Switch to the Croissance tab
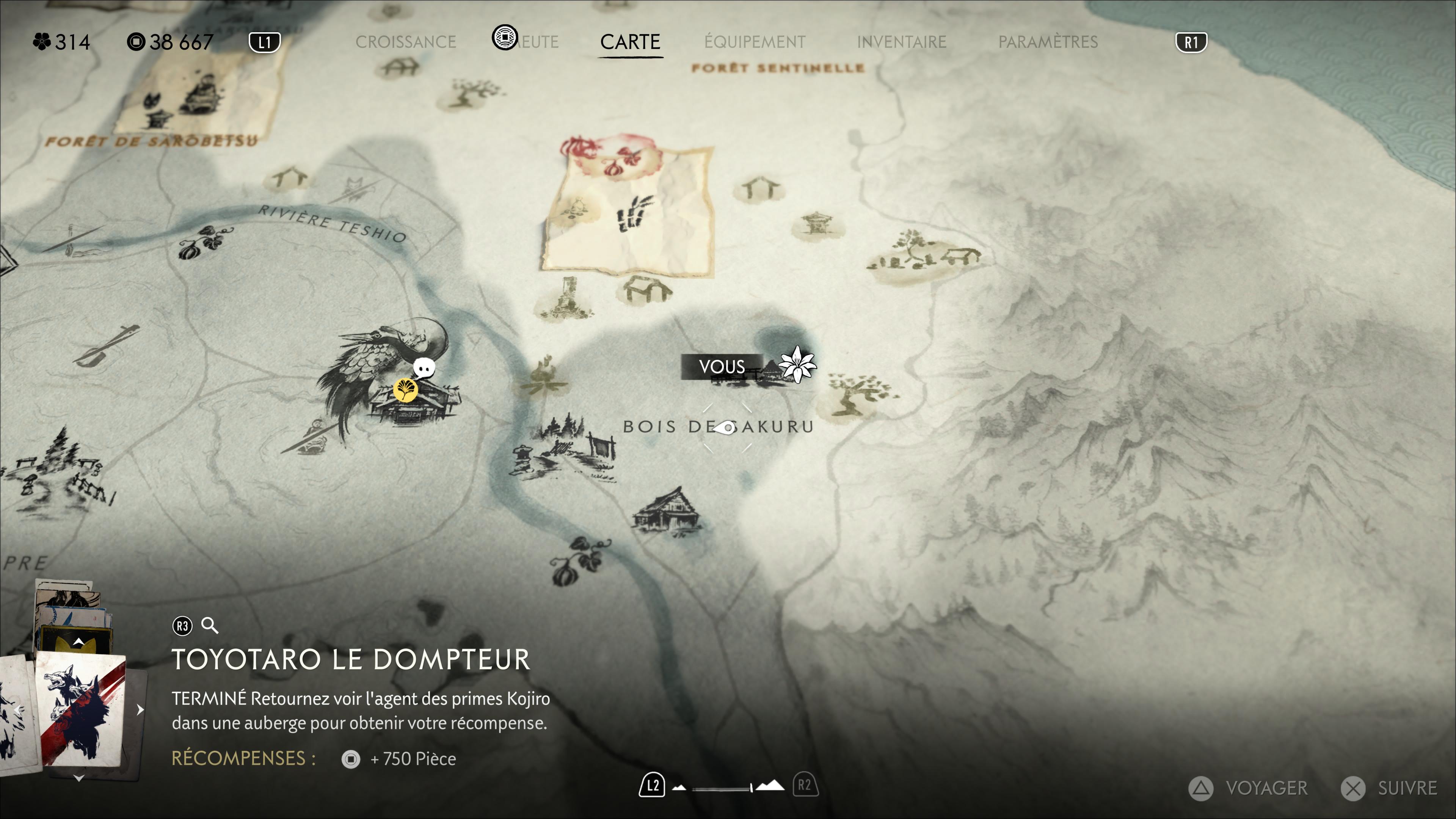1456x819 pixels. pyautogui.click(x=405, y=42)
